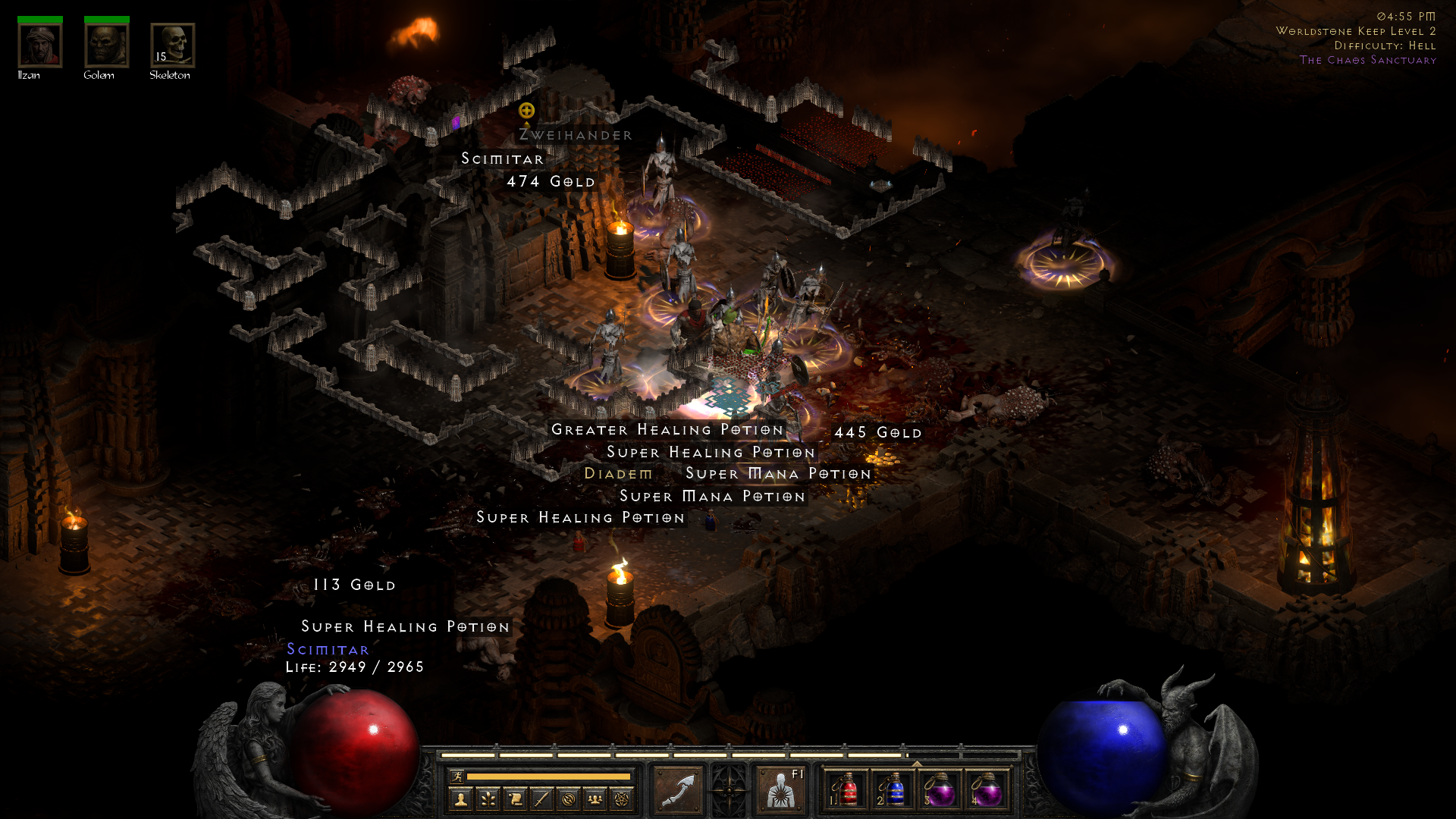The width and height of the screenshot is (1456, 819).
Task: Pick up the Diadem item label
Action: pyautogui.click(x=618, y=474)
